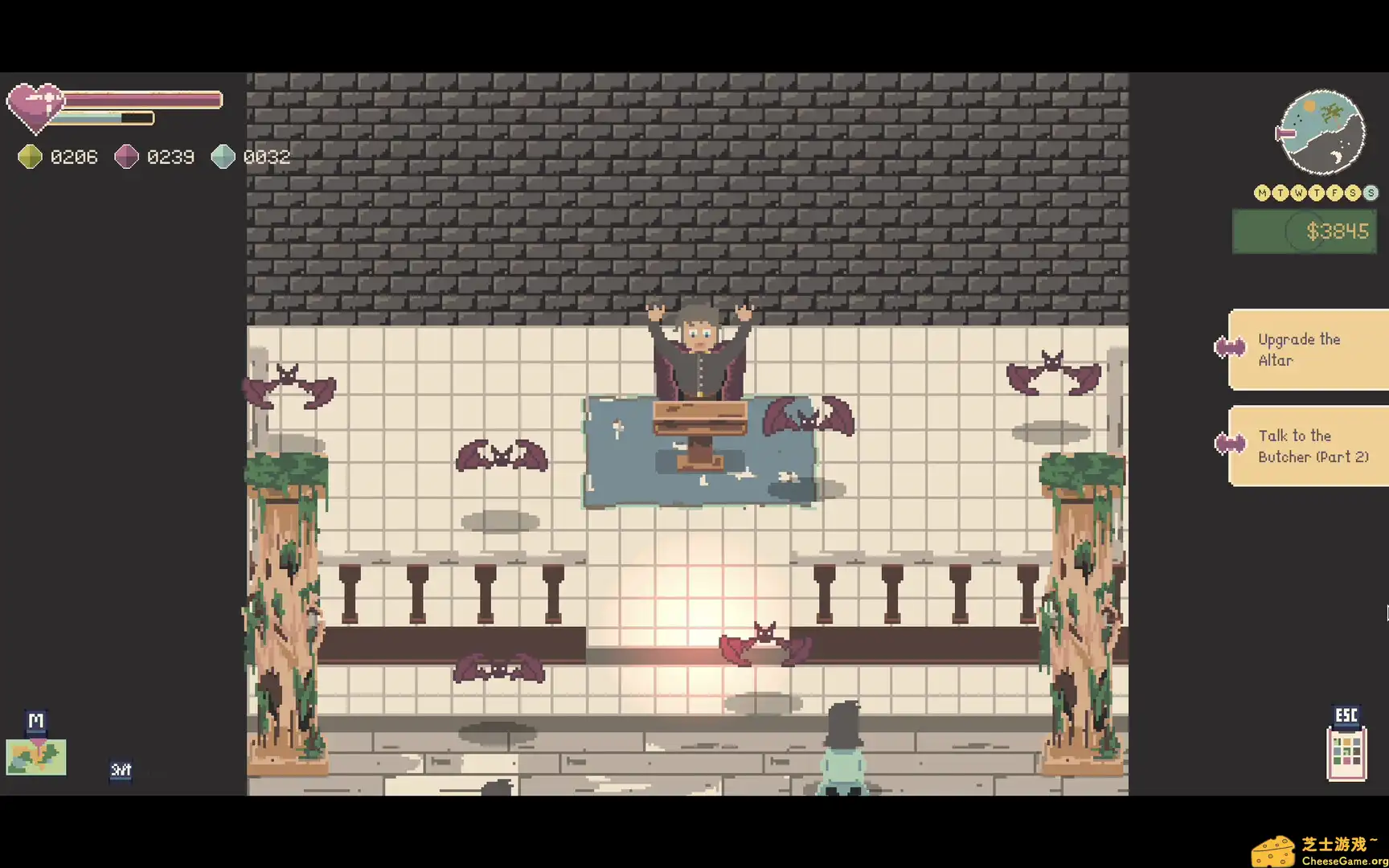Image resolution: width=1389 pixels, height=868 pixels.
Task: Select the Talk to the Butcher quest panel
Action: [x=1318, y=446]
